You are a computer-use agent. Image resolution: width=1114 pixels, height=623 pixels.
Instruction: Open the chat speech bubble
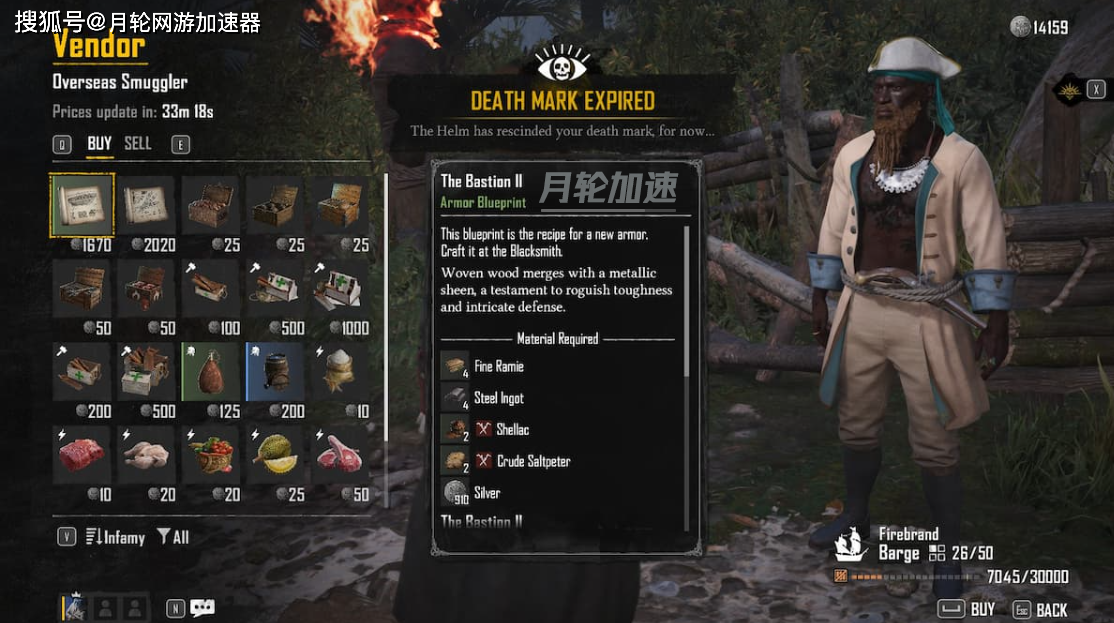click(203, 608)
